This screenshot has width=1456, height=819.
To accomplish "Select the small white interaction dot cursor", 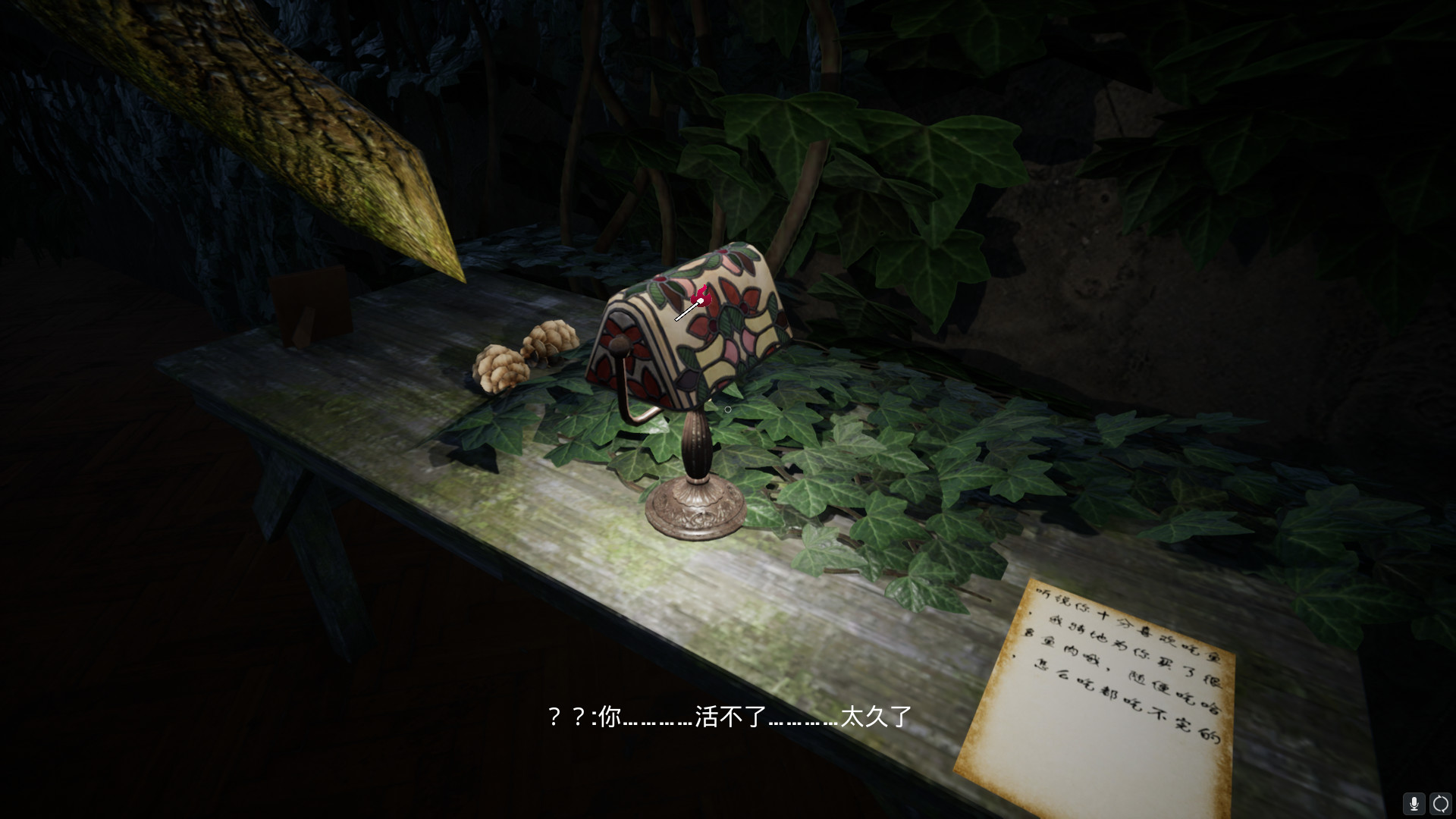I will [x=727, y=408].
